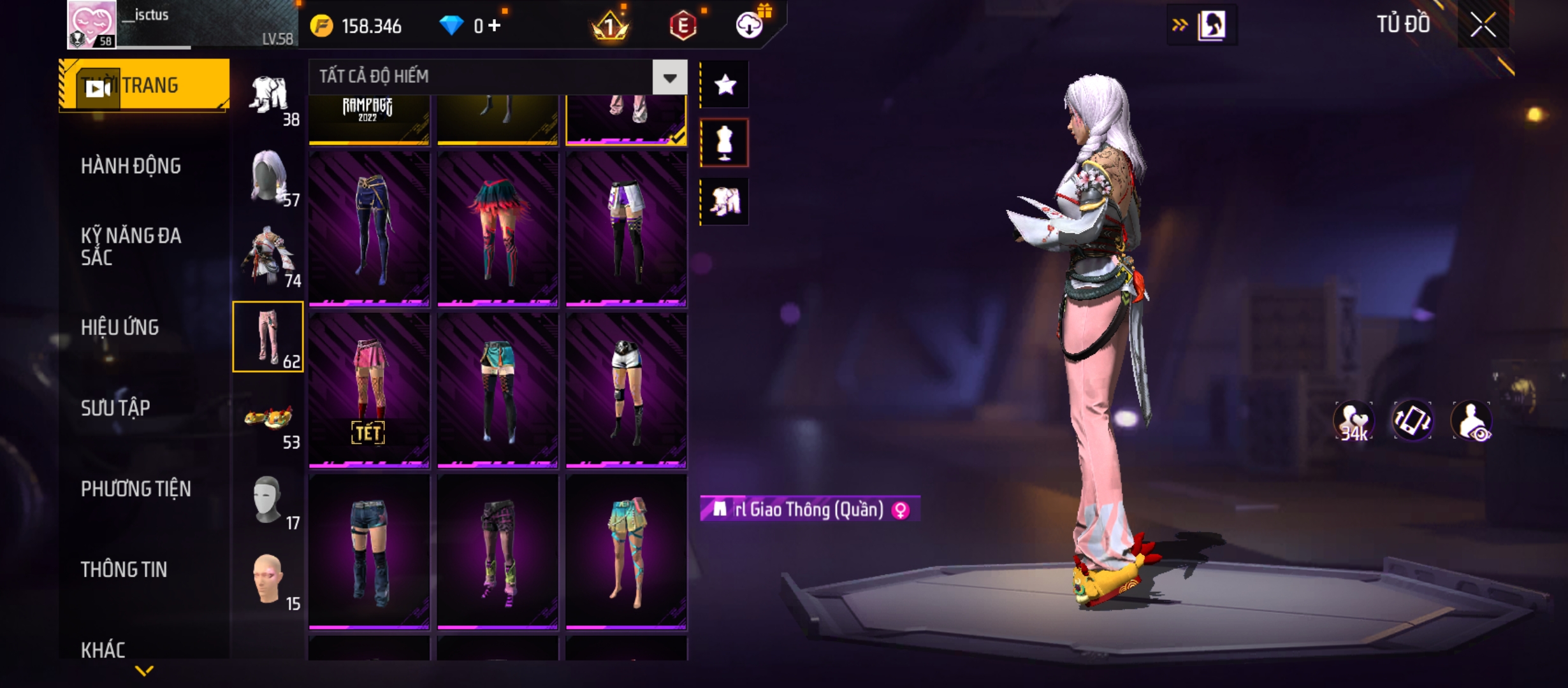
Task: Equip the pink Tết skirt item
Action: pyautogui.click(x=369, y=390)
